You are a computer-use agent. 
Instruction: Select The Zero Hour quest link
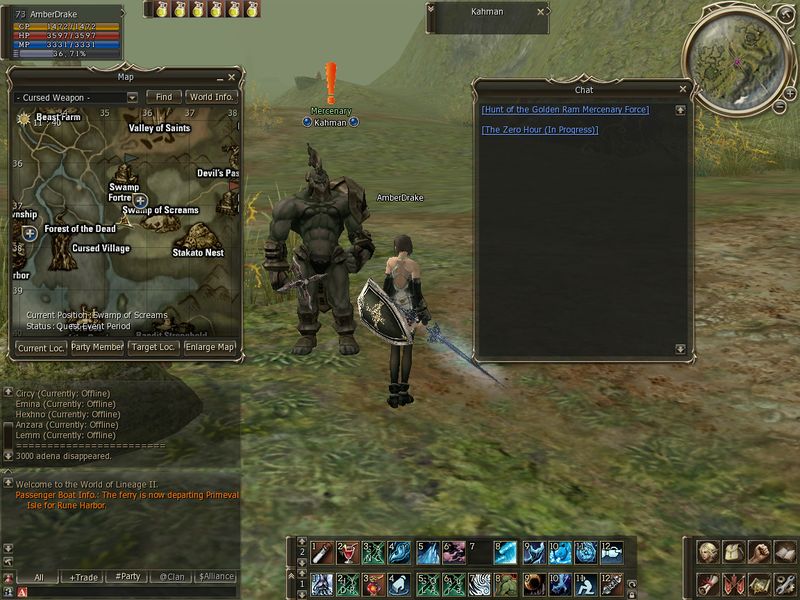[x=540, y=130]
